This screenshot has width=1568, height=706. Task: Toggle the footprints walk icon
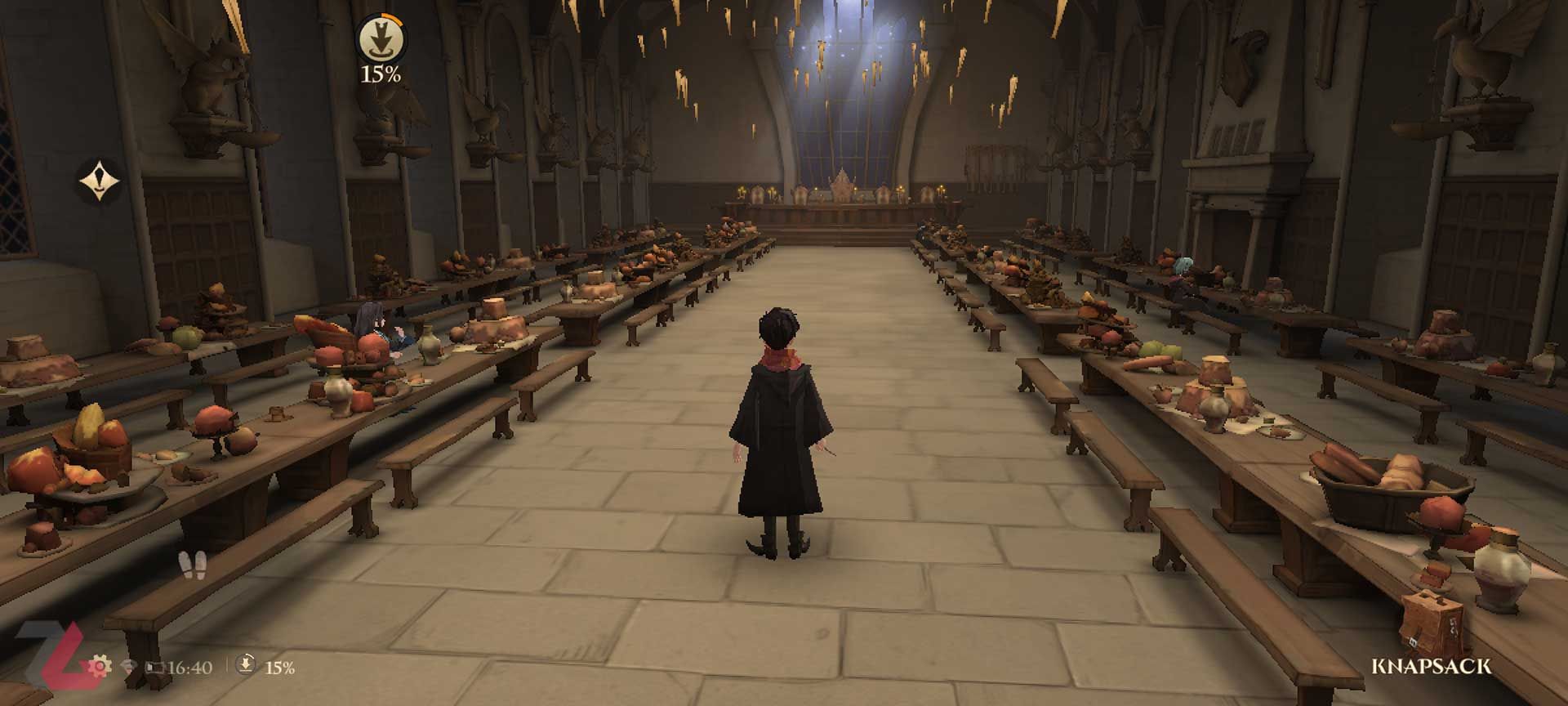[x=193, y=564]
